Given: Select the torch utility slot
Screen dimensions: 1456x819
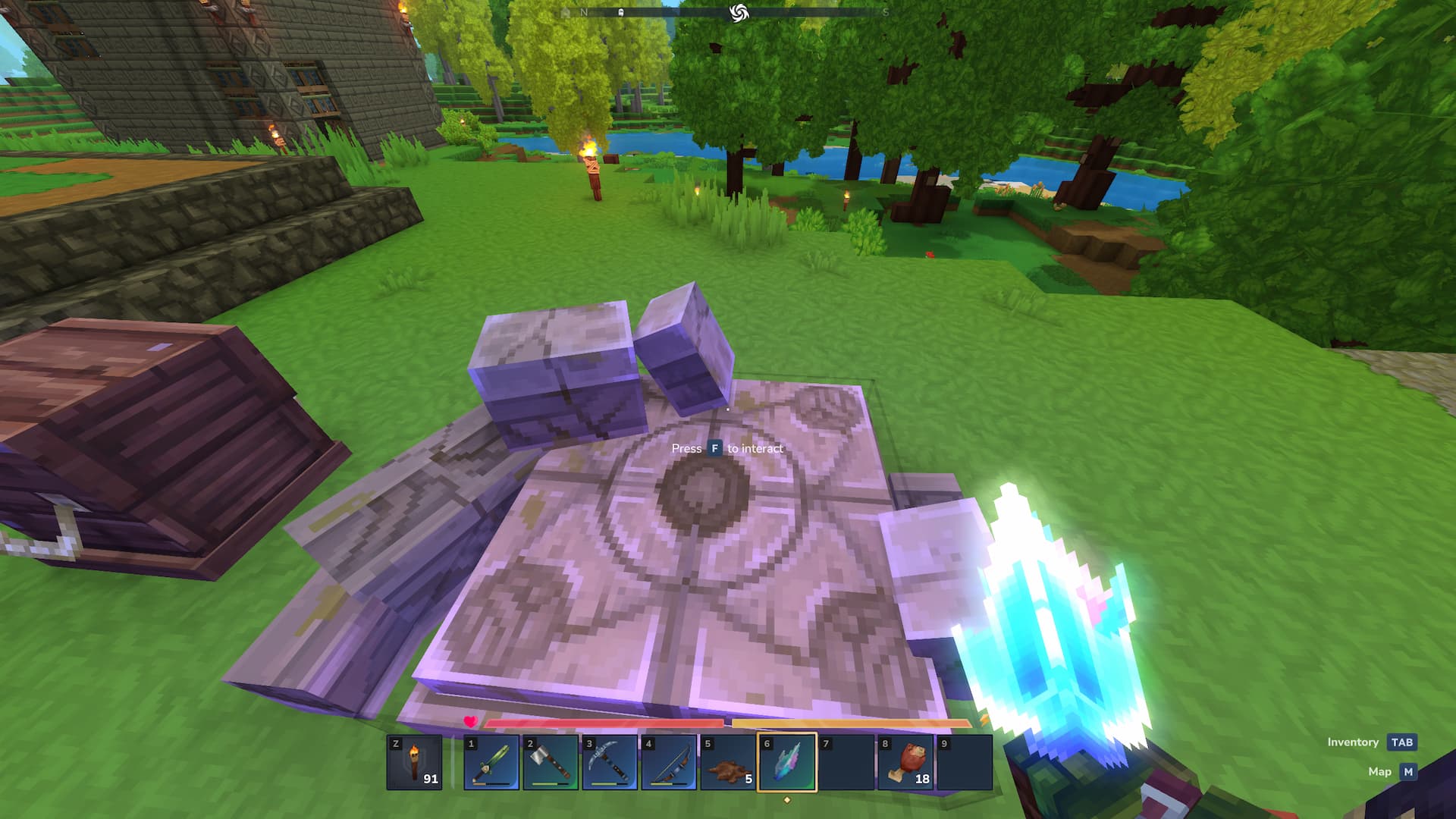Looking at the screenshot, I should tap(414, 762).
